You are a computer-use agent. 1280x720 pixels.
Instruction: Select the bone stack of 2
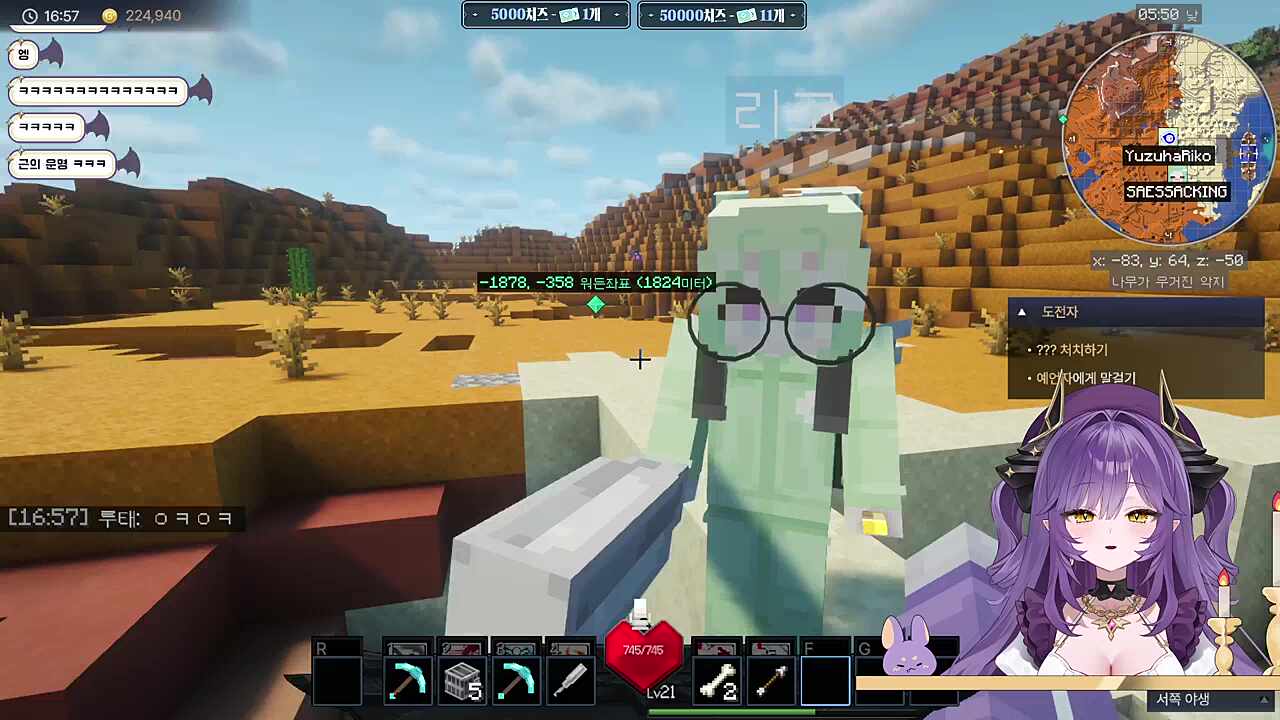[x=717, y=682]
